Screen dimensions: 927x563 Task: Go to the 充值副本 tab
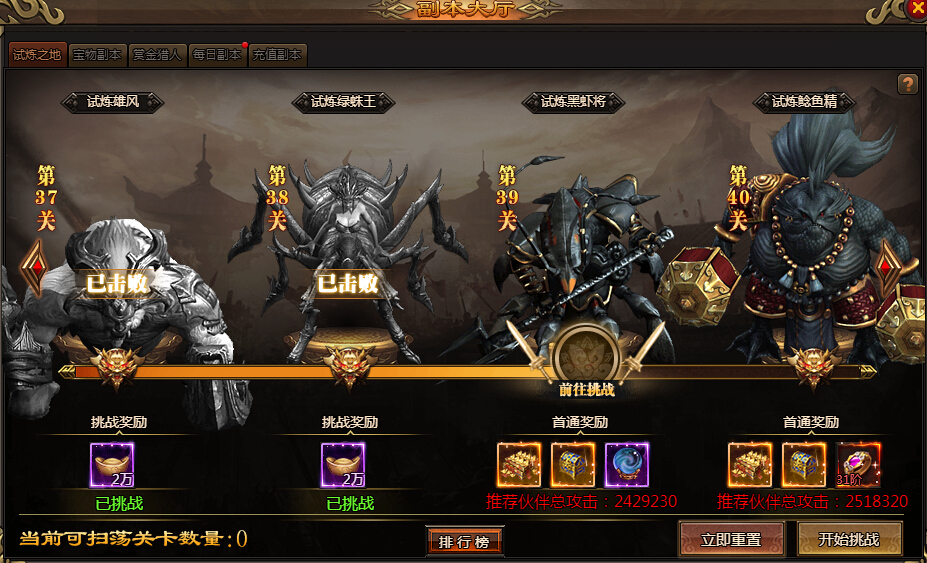(x=277, y=55)
